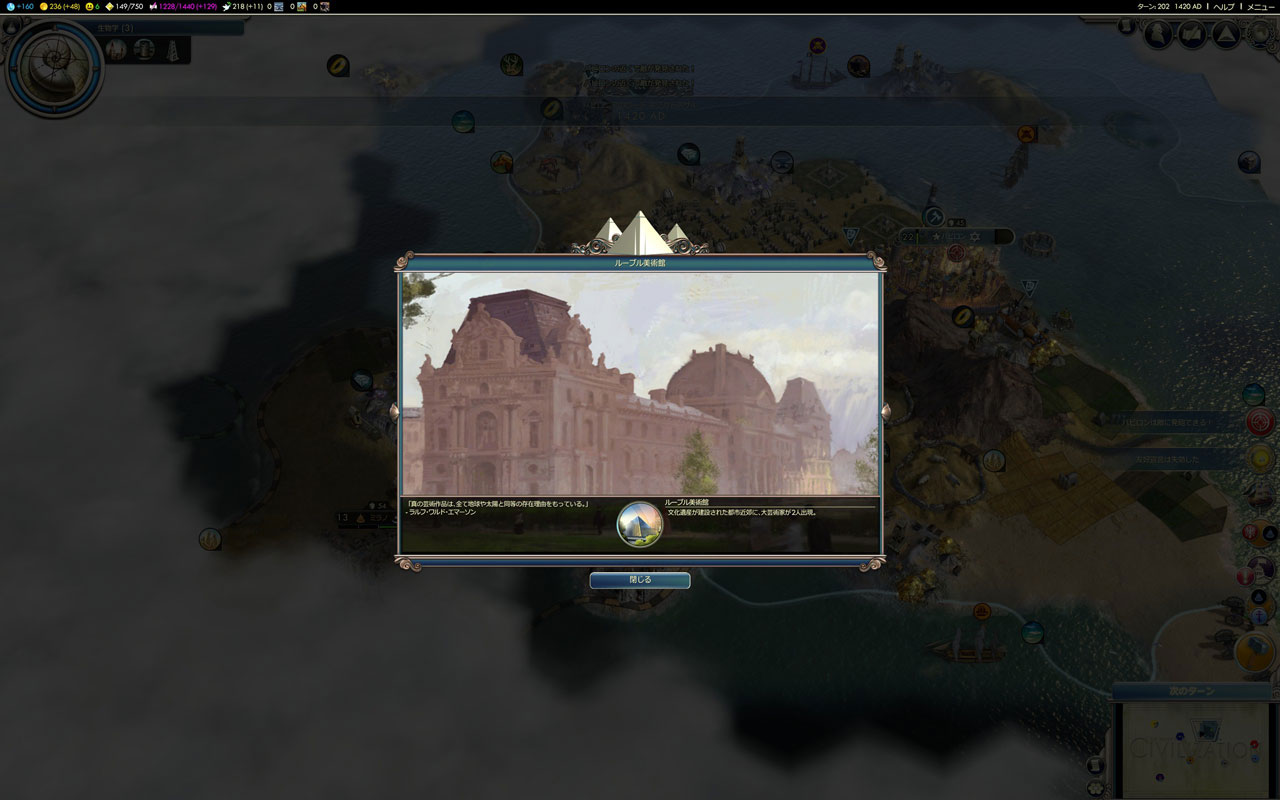Select the red target notification icon
This screenshot has height=800, width=1280.
[1261, 422]
